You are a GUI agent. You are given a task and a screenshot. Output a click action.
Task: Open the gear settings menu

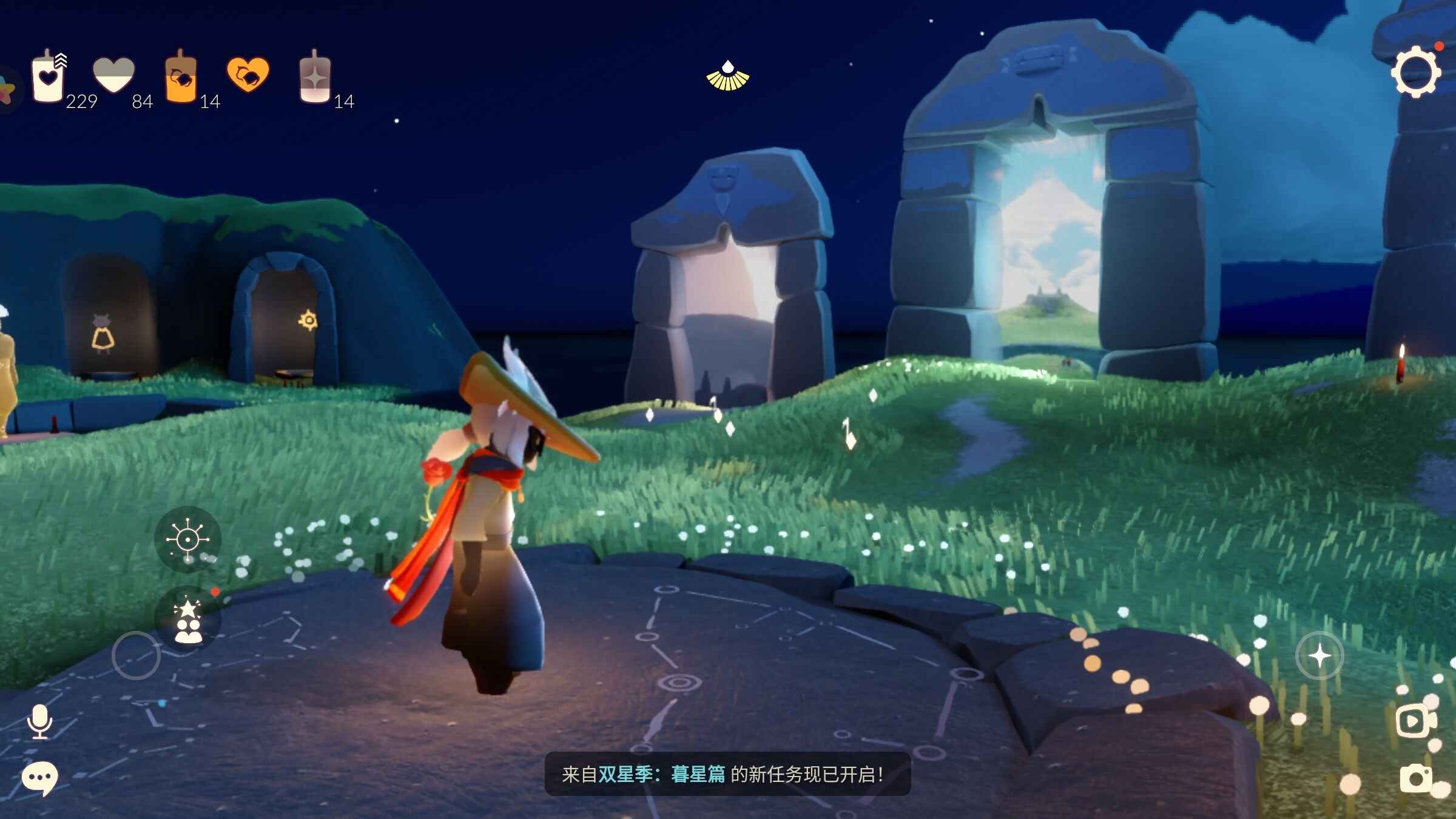point(1415,73)
